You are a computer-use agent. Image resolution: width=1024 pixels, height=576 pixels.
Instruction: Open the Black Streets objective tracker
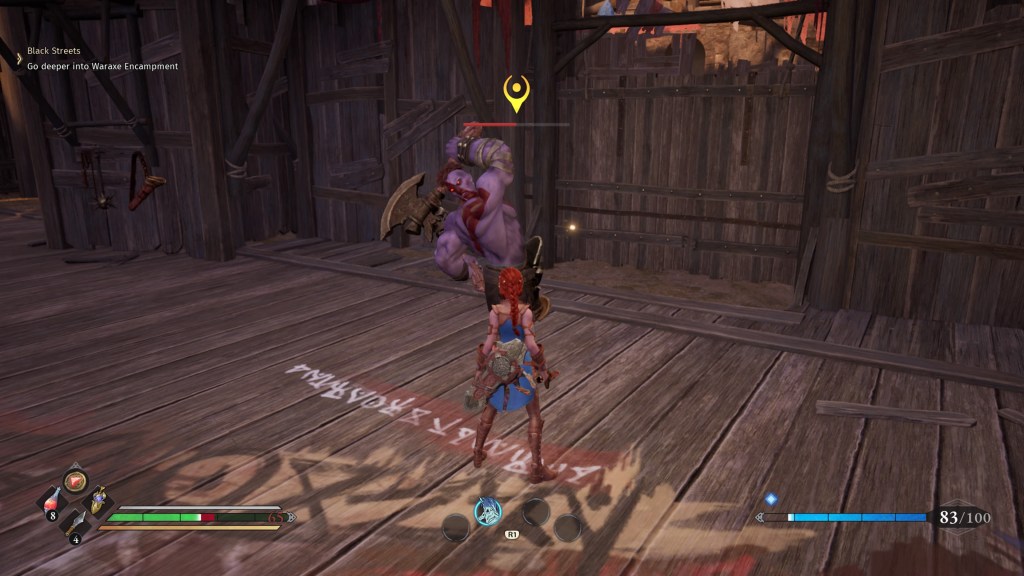(x=54, y=50)
